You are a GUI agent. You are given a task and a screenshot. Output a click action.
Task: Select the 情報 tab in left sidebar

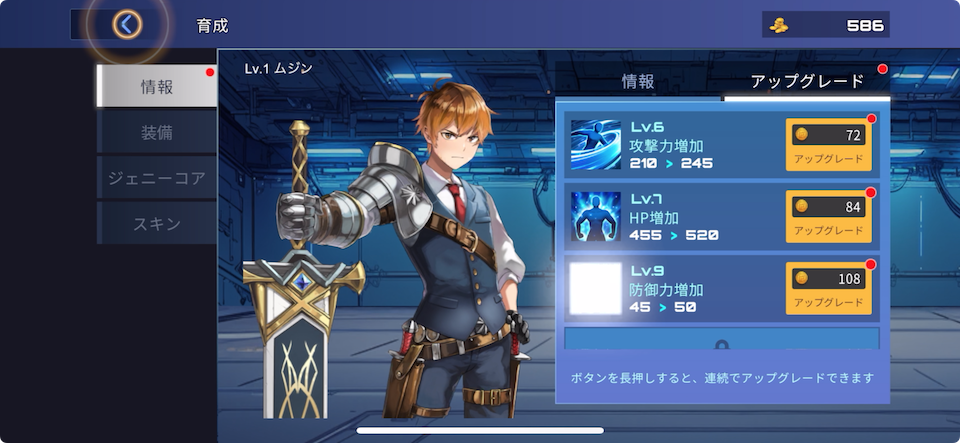[156, 87]
